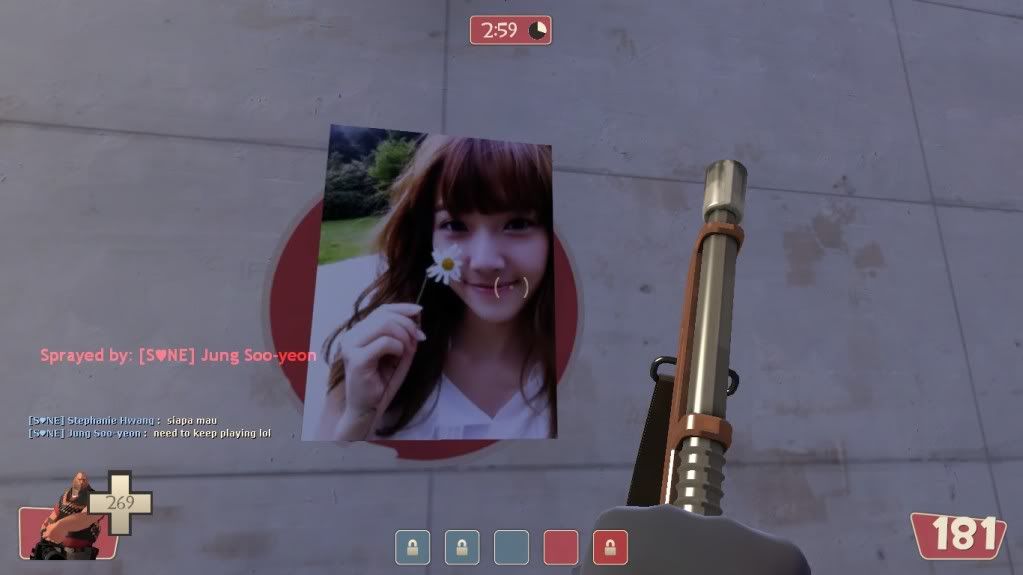Select the unlocked blue control point icon
The height and width of the screenshot is (575, 1023).
pyautogui.click(x=511, y=547)
